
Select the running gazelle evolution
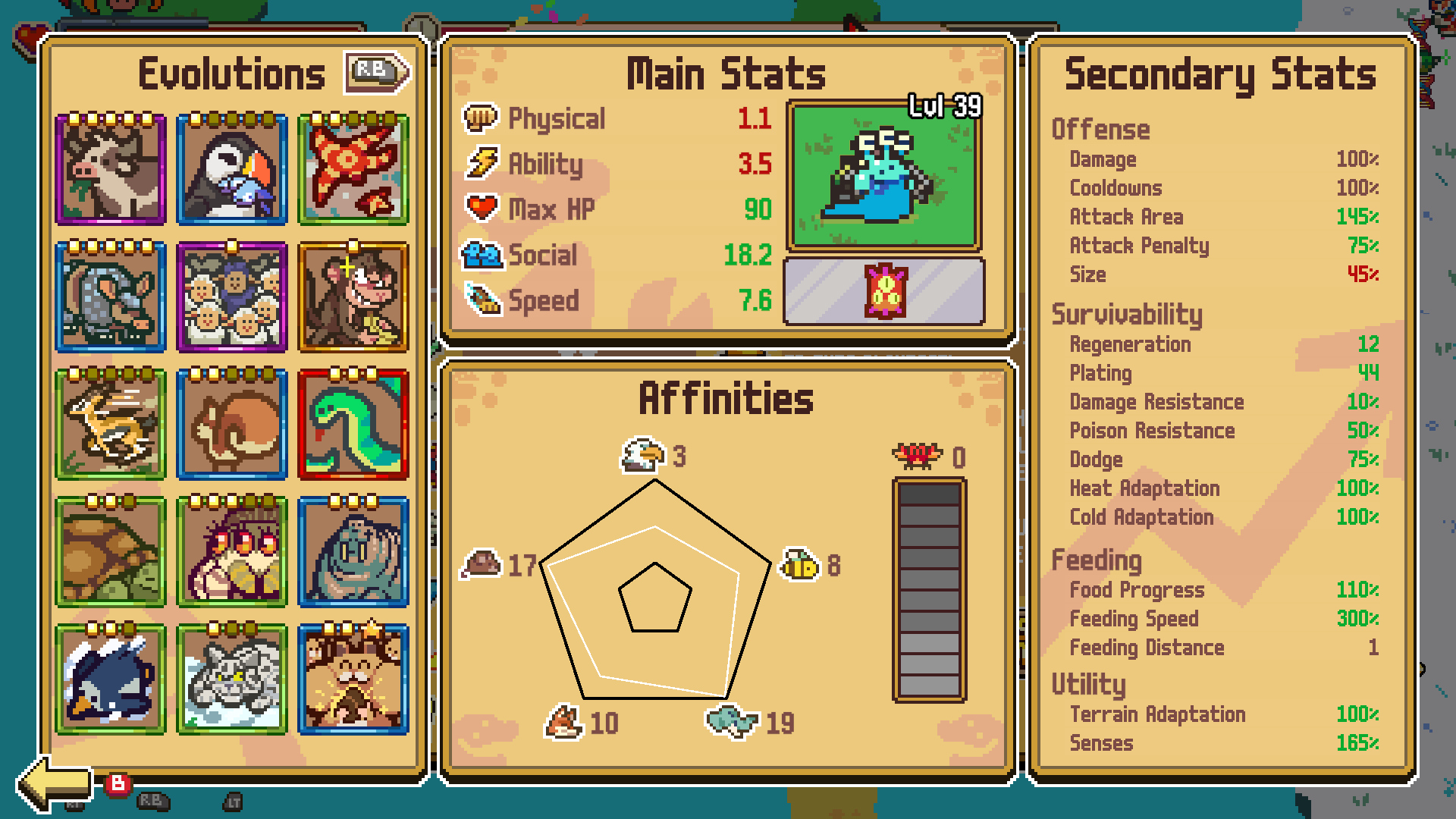[x=111, y=425]
